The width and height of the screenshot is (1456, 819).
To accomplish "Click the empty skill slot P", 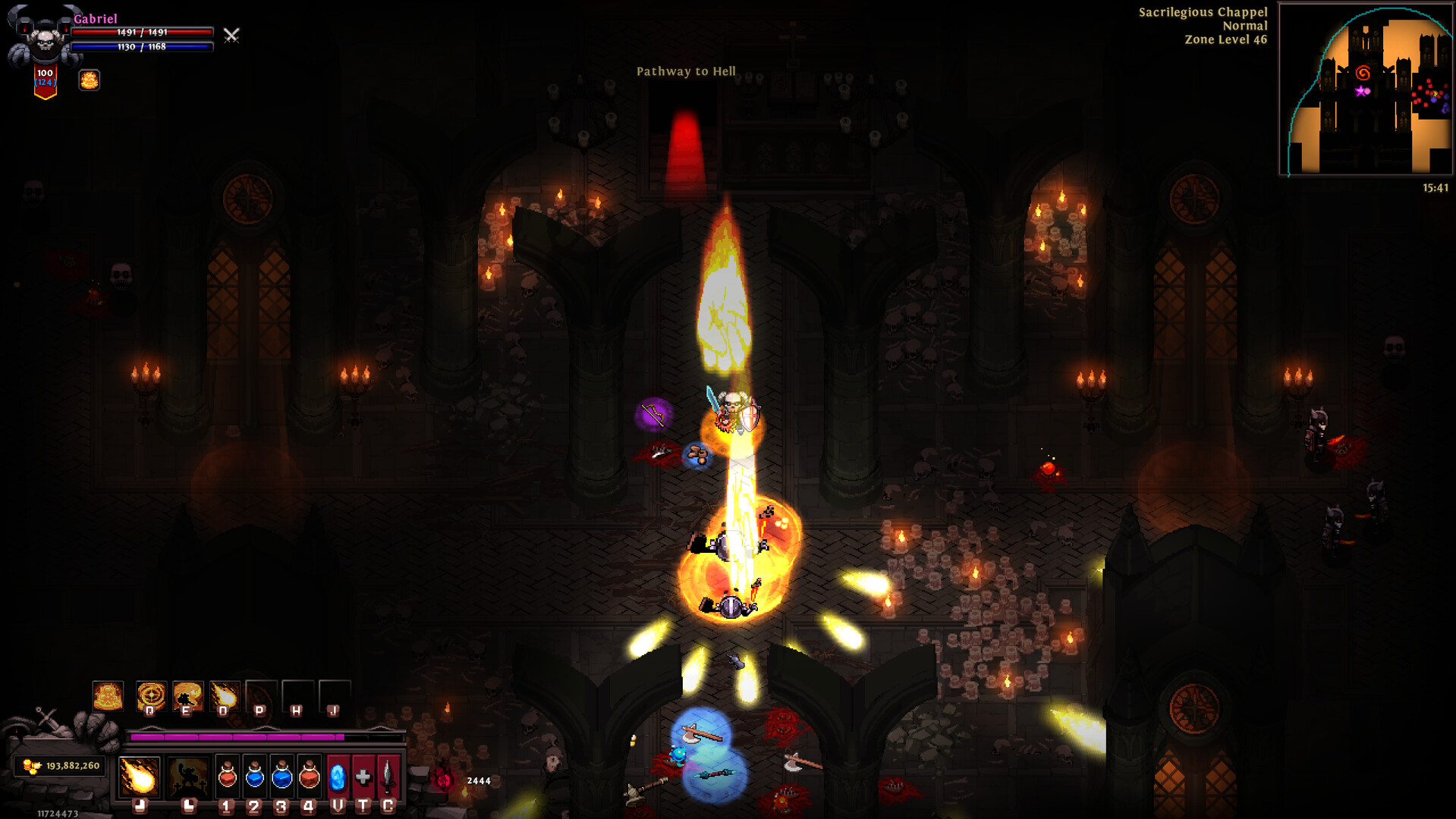I will [261, 694].
